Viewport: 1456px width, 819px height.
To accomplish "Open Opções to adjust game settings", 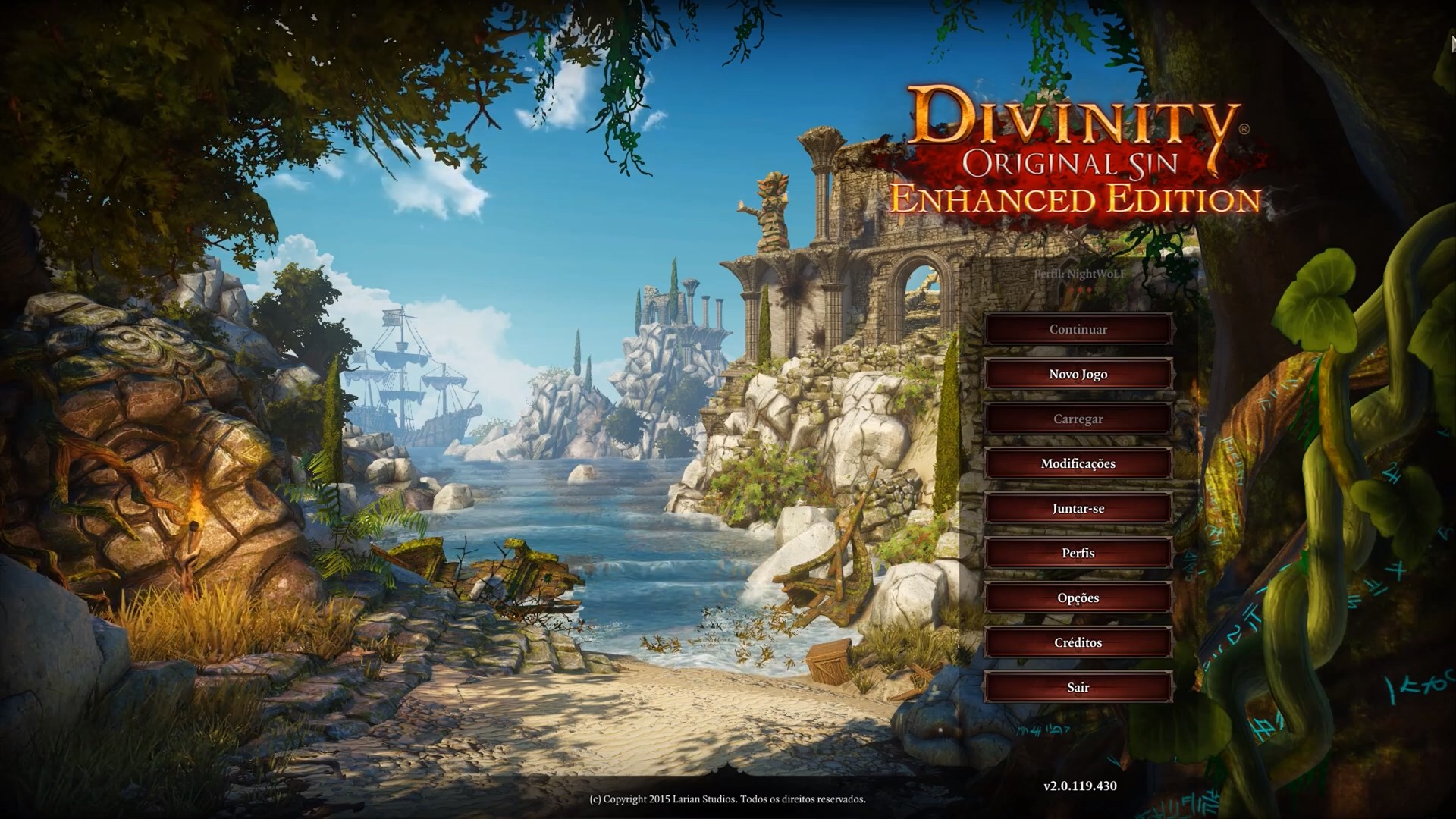I will (x=1078, y=598).
